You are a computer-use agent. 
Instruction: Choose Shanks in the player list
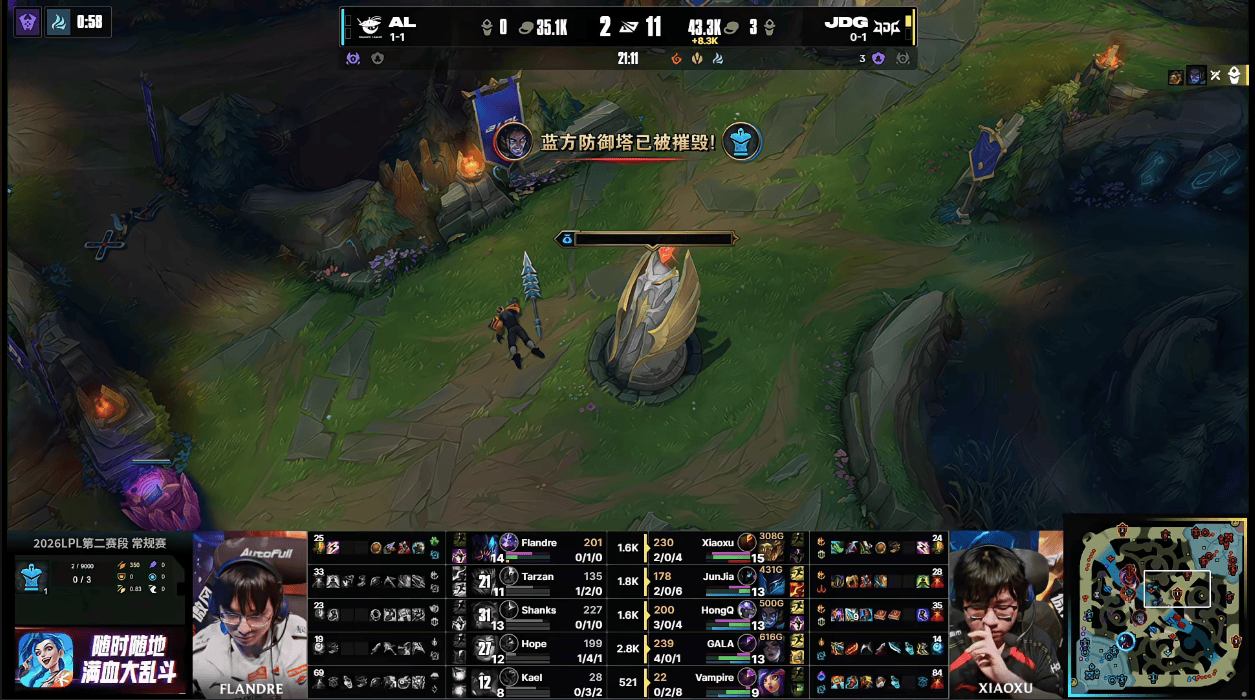point(538,615)
